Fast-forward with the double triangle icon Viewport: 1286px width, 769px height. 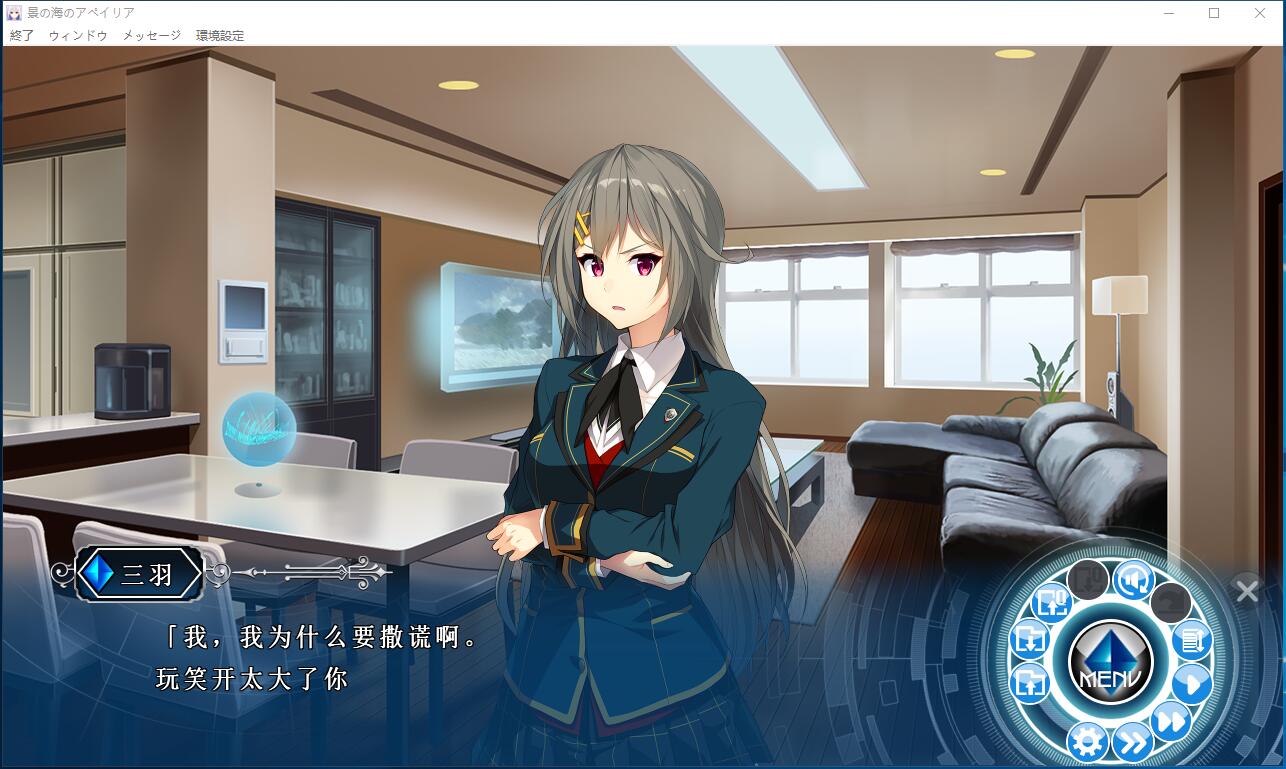click(1170, 721)
